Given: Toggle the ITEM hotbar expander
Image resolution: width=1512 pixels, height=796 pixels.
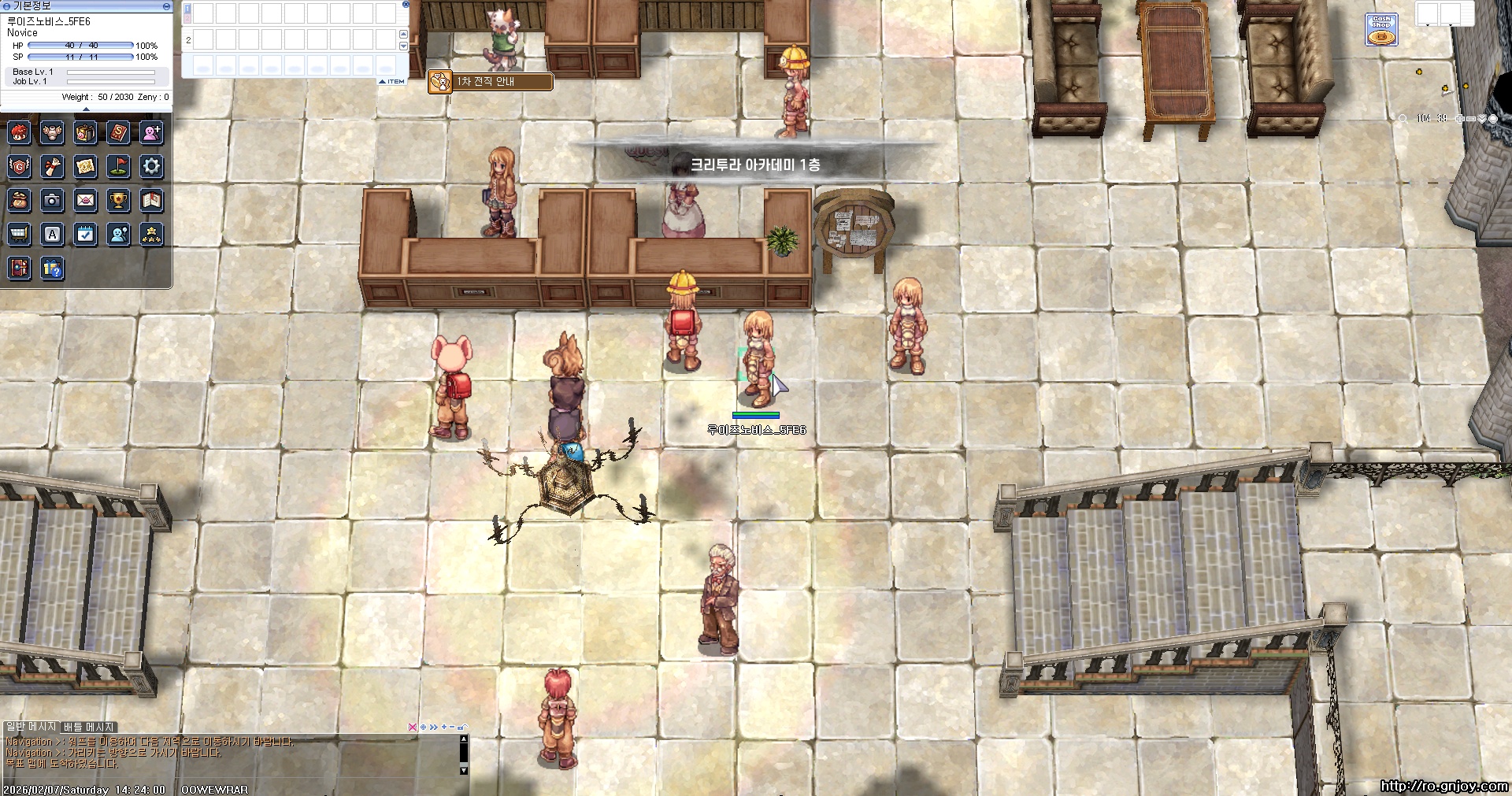Looking at the screenshot, I should (x=391, y=81).
